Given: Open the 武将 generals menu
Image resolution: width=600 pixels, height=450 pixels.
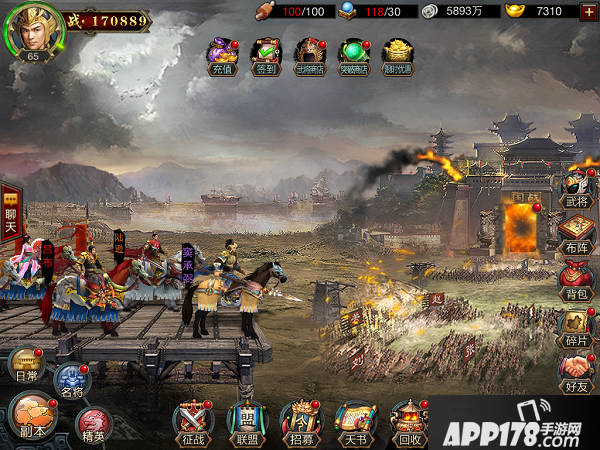Looking at the screenshot, I should click(577, 189).
